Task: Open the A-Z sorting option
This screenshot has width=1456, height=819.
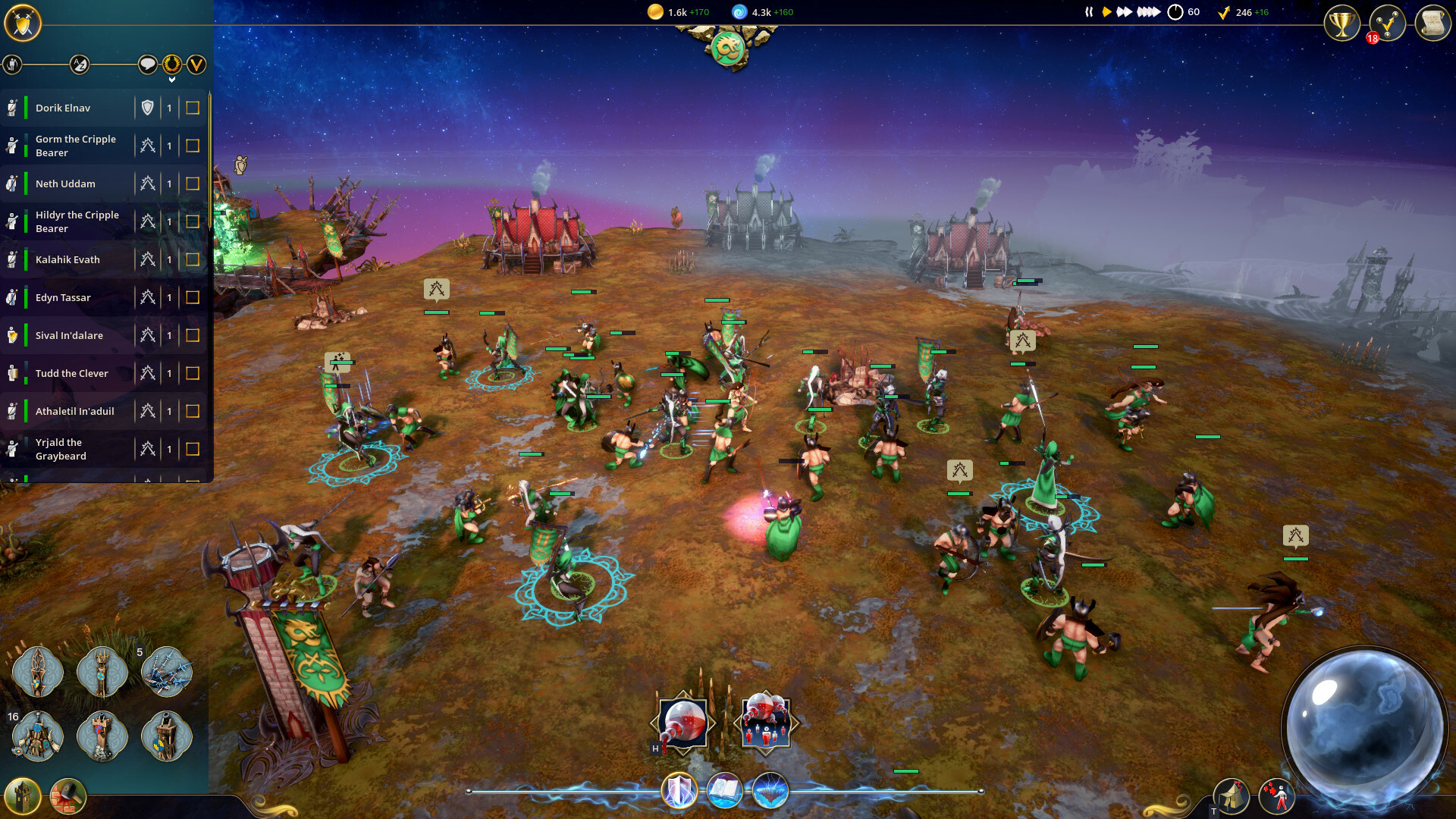Action: point(77,65)
